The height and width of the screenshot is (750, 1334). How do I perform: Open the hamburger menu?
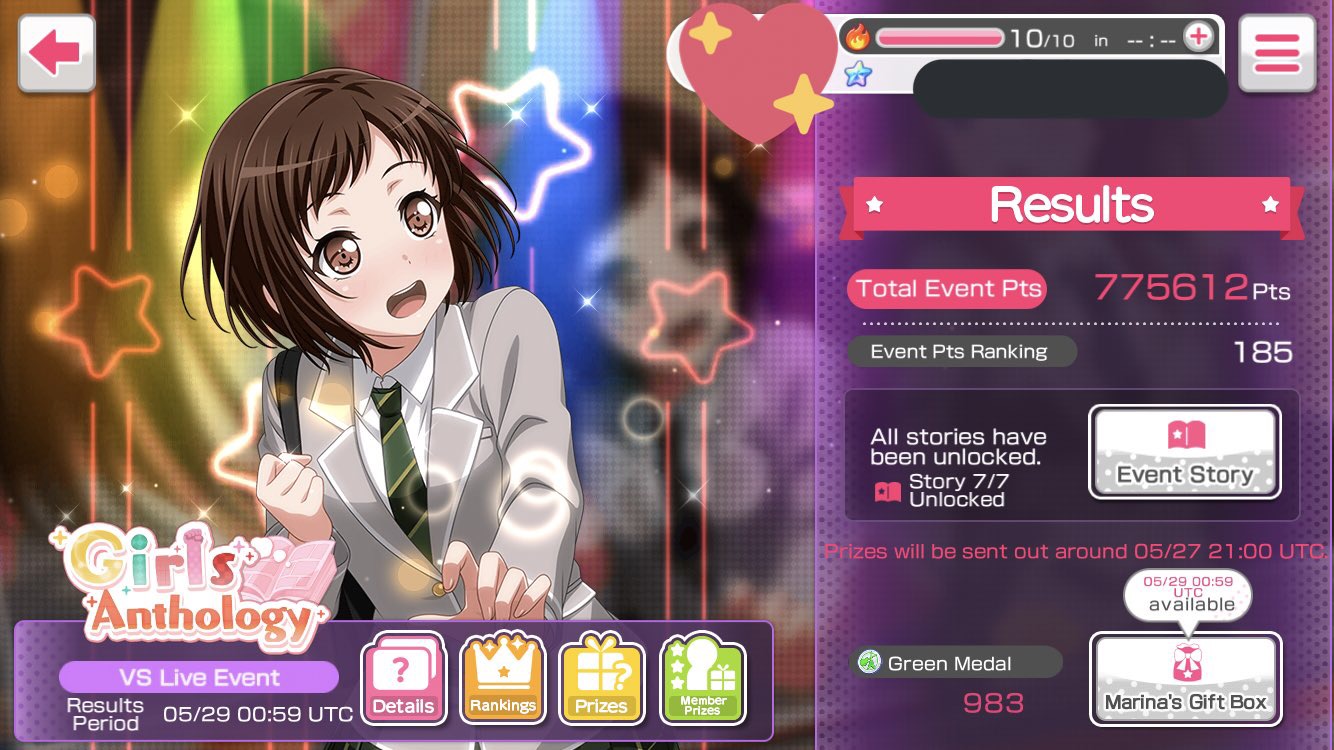[1276, 54]
